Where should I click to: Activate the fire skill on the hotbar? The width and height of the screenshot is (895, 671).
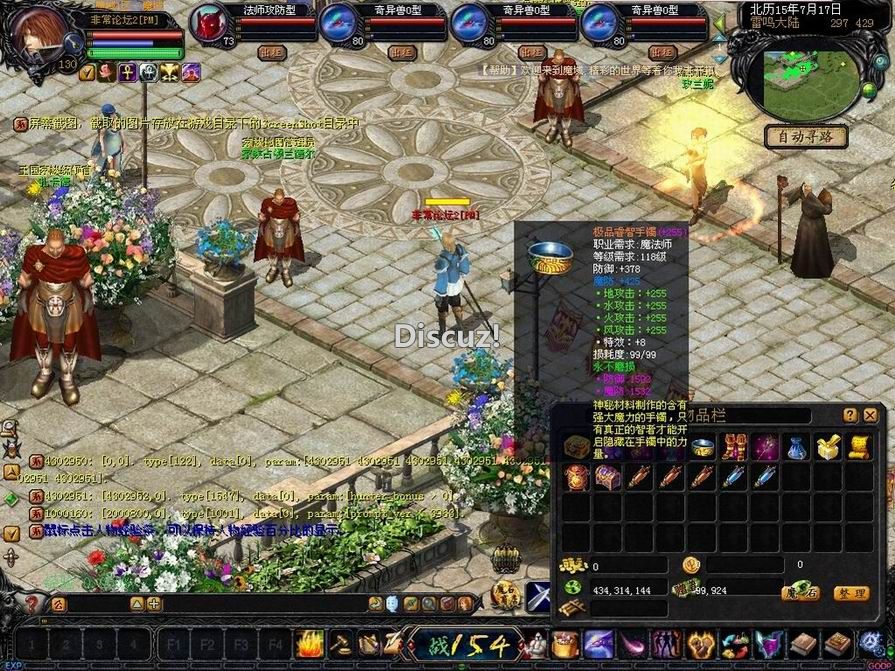(x=310, y=643)
